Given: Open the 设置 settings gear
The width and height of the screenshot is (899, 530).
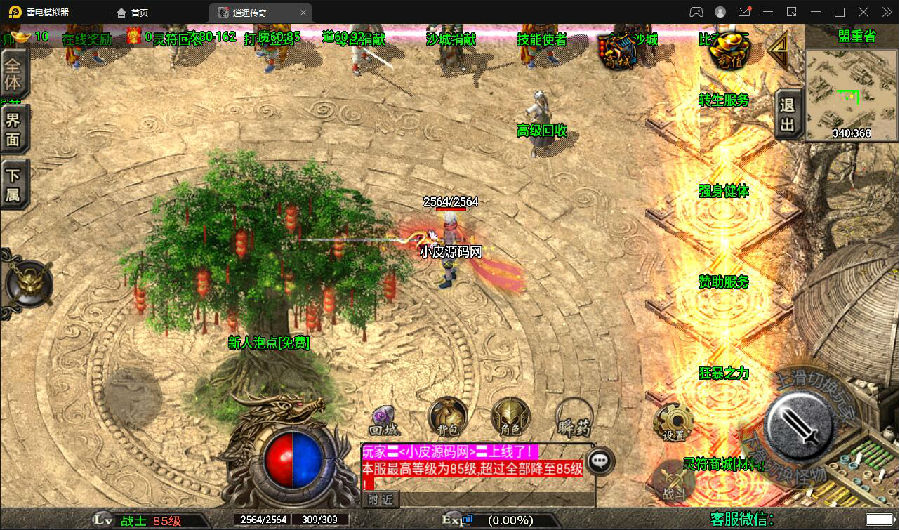Looking at the screenshot, I should pyautogui.click(x=672, y=423).
